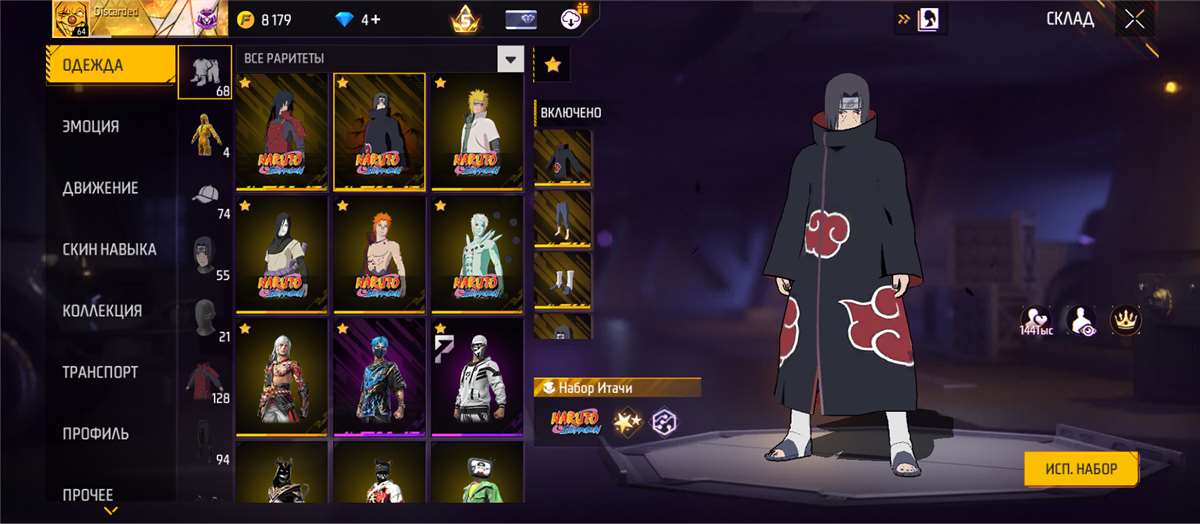Close the СКЛАД vault screen
The width and height of the screenshot is (1200, 524).
tap(1134, 19)
